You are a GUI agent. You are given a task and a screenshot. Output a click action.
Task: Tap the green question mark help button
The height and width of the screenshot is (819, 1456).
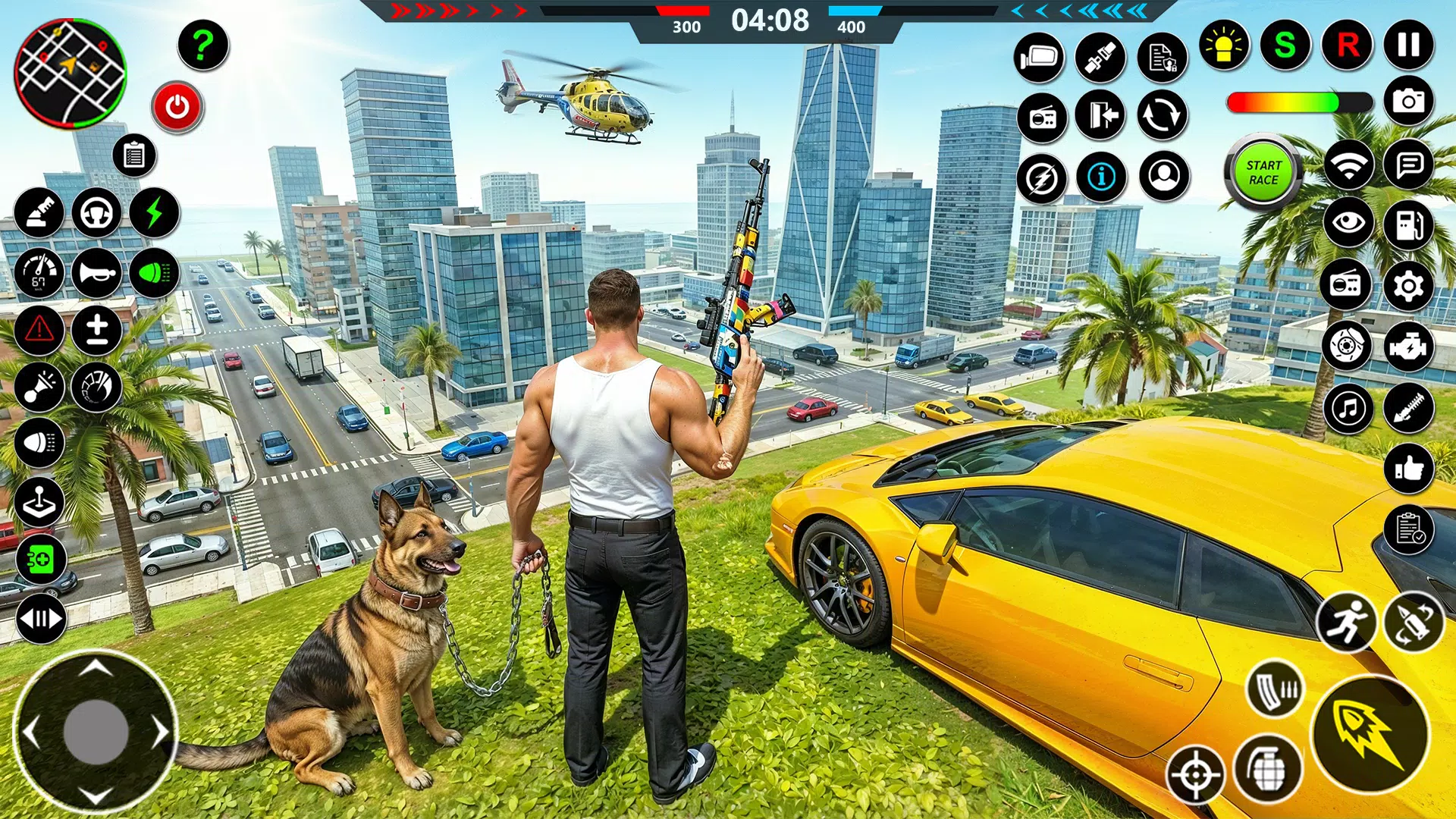202,45
